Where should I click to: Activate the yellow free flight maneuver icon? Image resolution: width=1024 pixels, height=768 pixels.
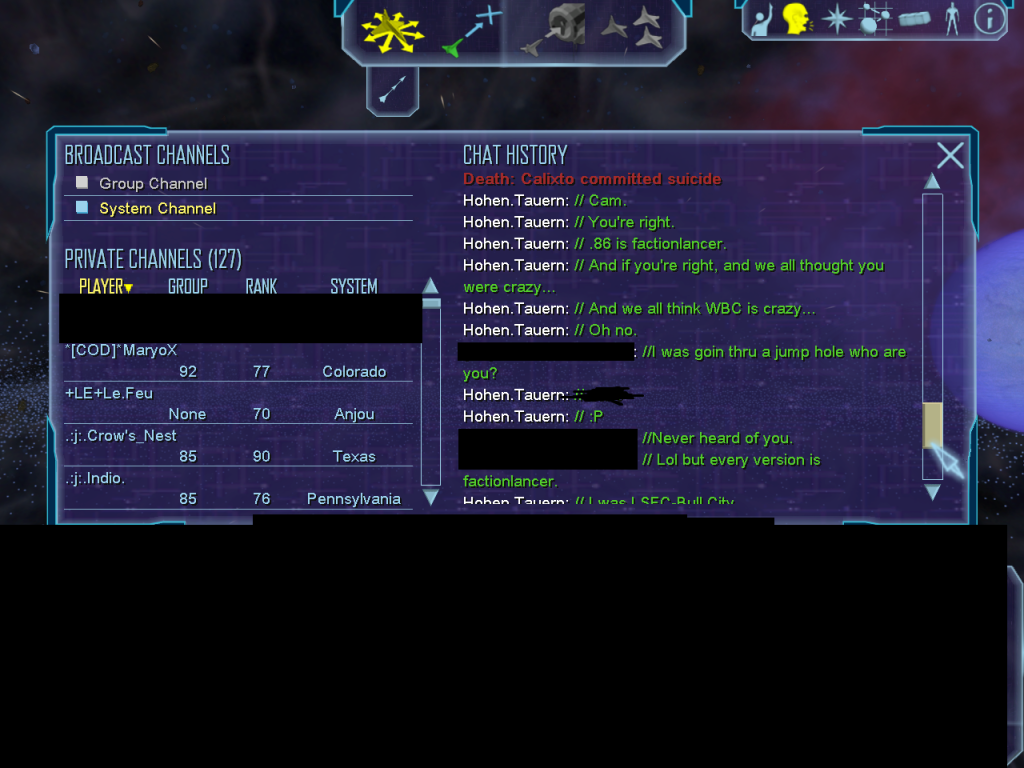[x=393, y=31]
